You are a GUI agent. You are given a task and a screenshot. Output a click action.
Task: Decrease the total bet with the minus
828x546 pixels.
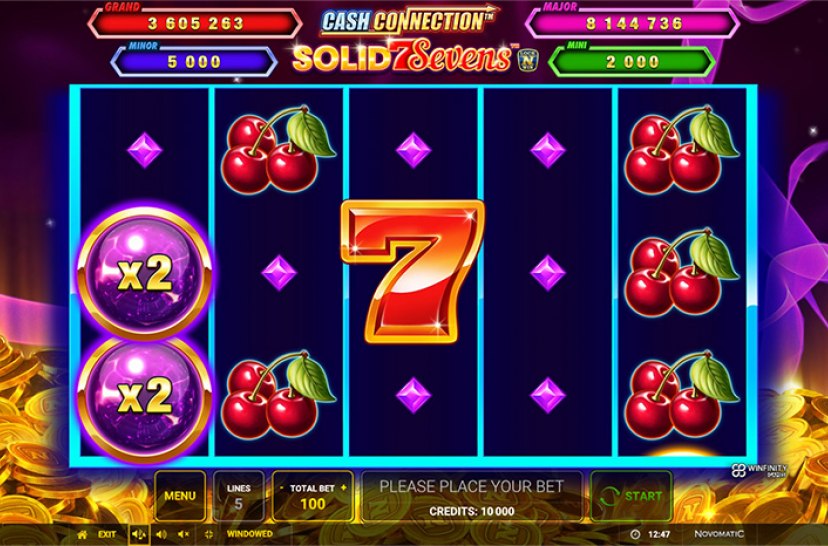[x=281, y=486]
